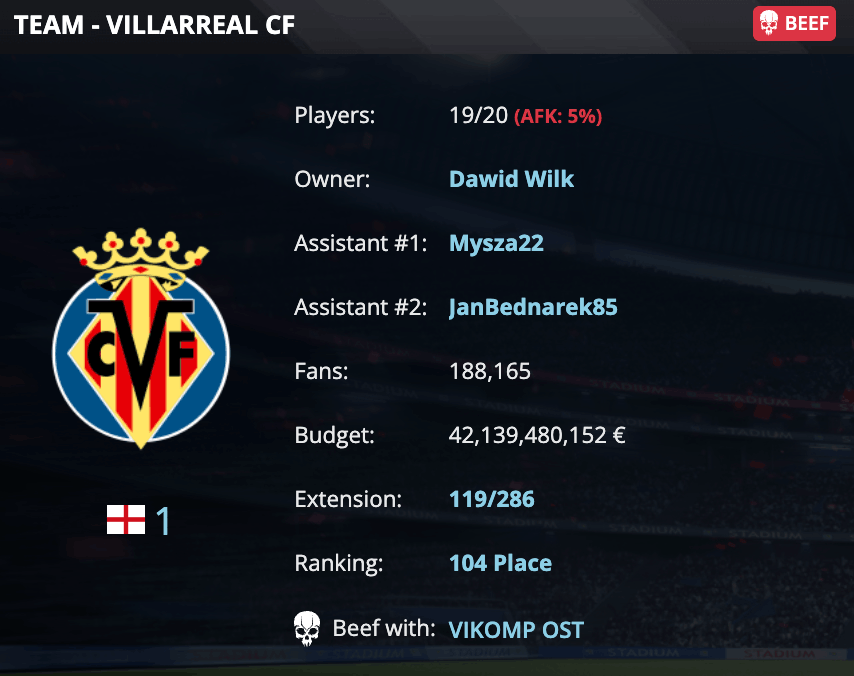Click the Villarreal CF team crest
Image resolution: width=854 pixels, height=676 pixels.
click(141, 339)
